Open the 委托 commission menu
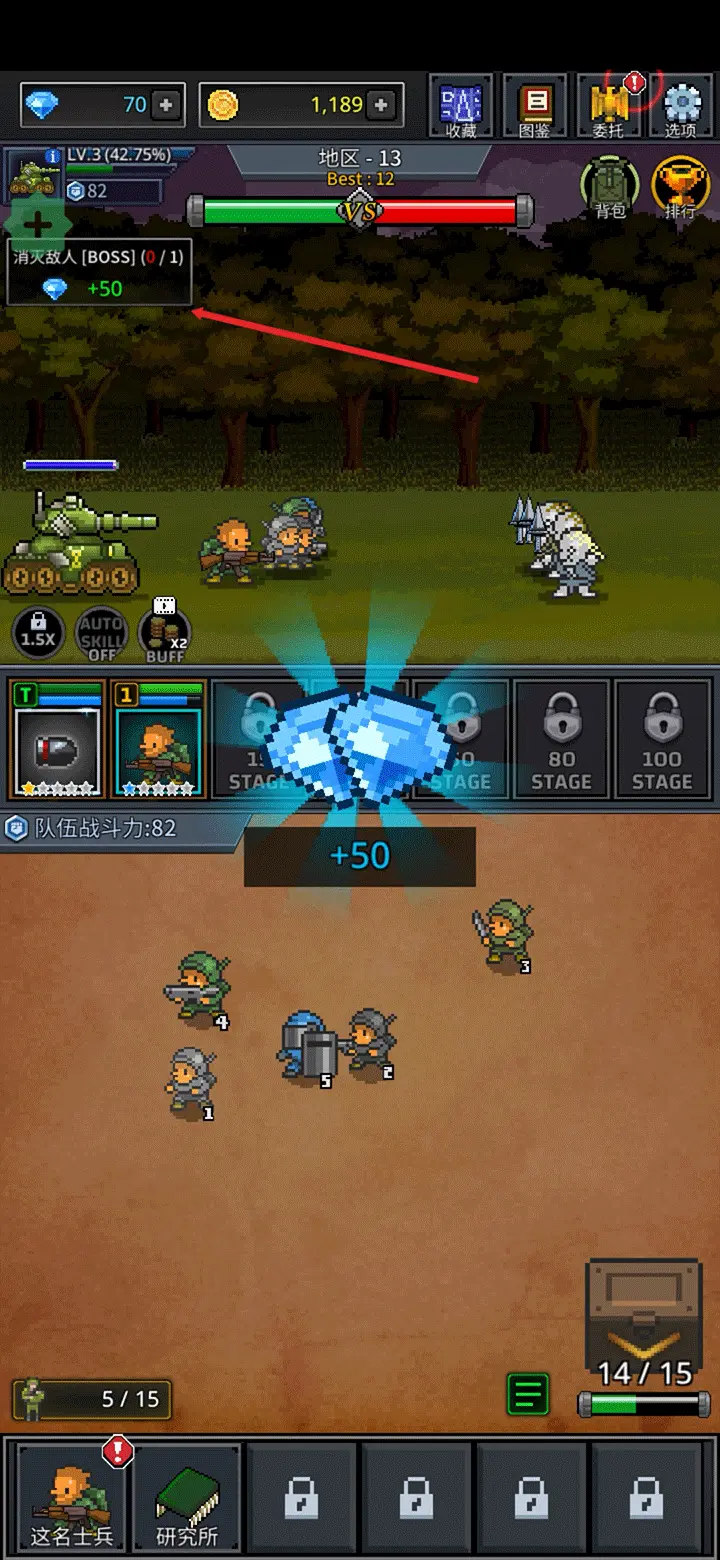Image resolution: width=720 pixels, height=1560 pixels. tap(608, 105)
